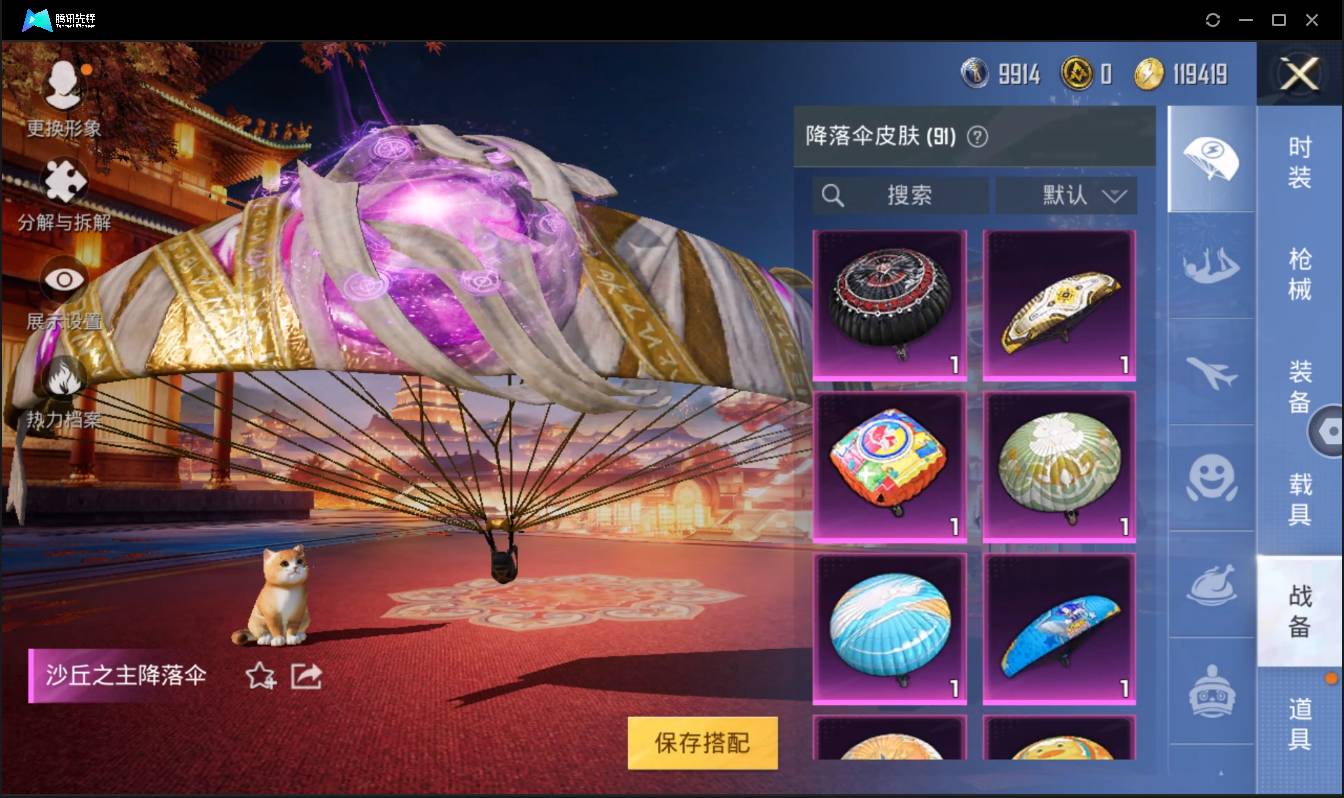Favorite 沙丘之主降落伞 with the star toggle
Screen dimensions: 1344x798
(x=258, y=676)
